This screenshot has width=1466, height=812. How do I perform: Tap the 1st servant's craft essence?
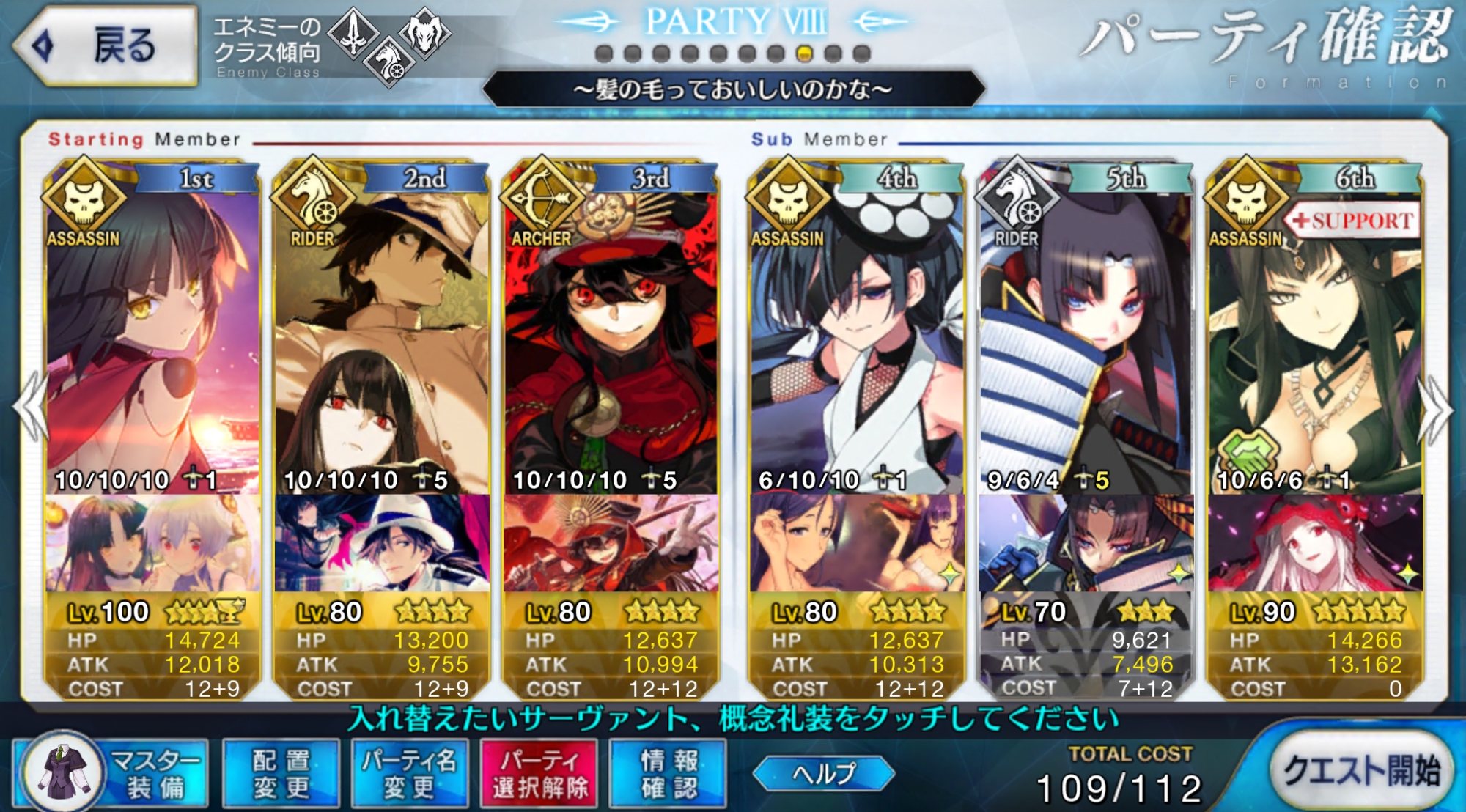[152, 544]
